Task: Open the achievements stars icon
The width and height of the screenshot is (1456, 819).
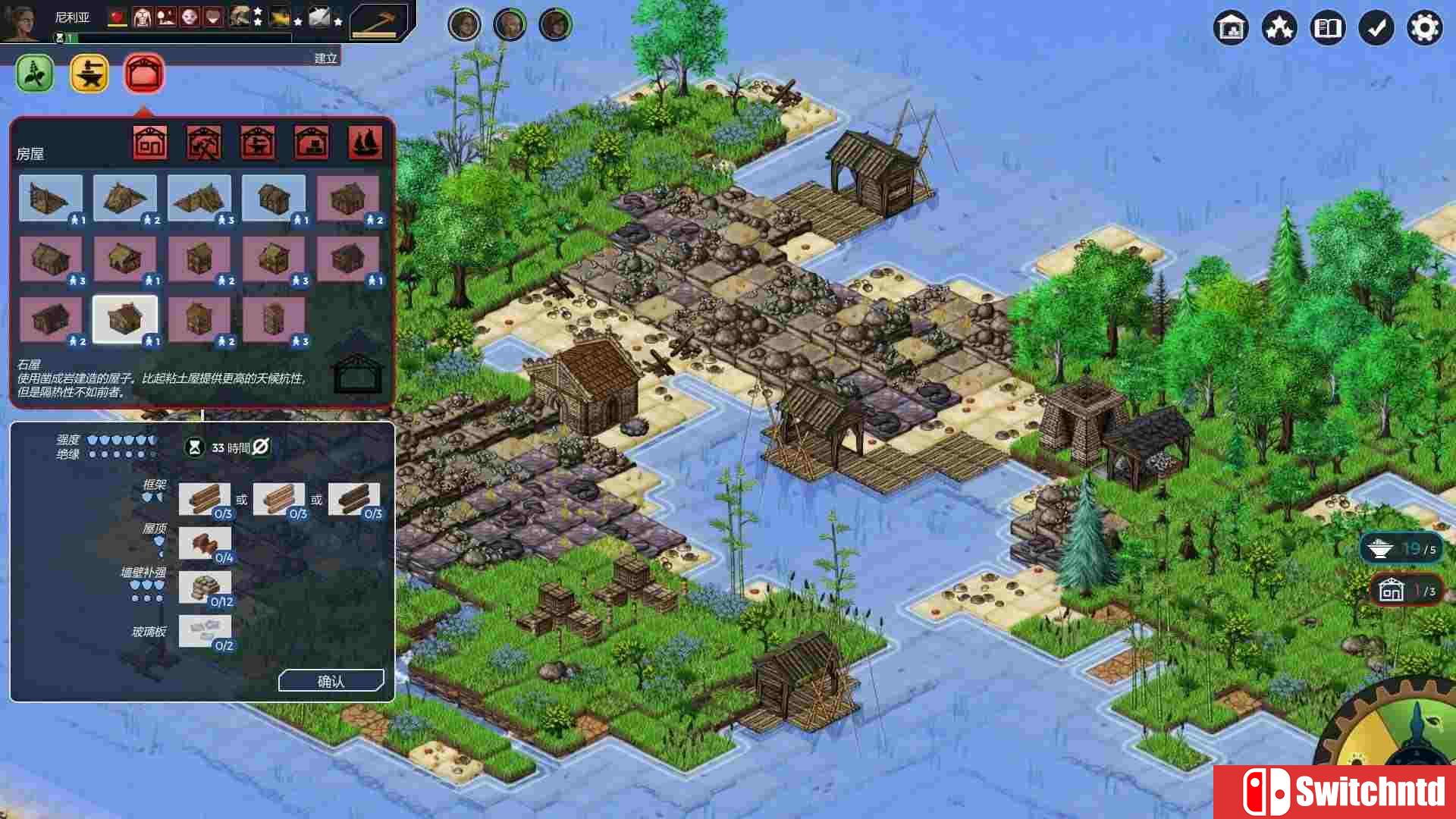Action: pyautogui.click(x=1279, y=27)
